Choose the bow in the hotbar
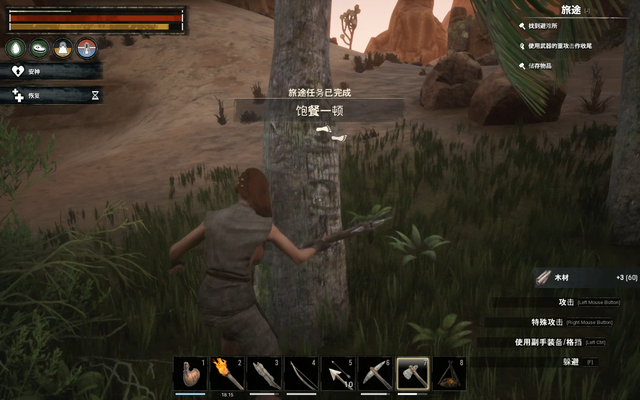640x400 pixels. (300, 374)
